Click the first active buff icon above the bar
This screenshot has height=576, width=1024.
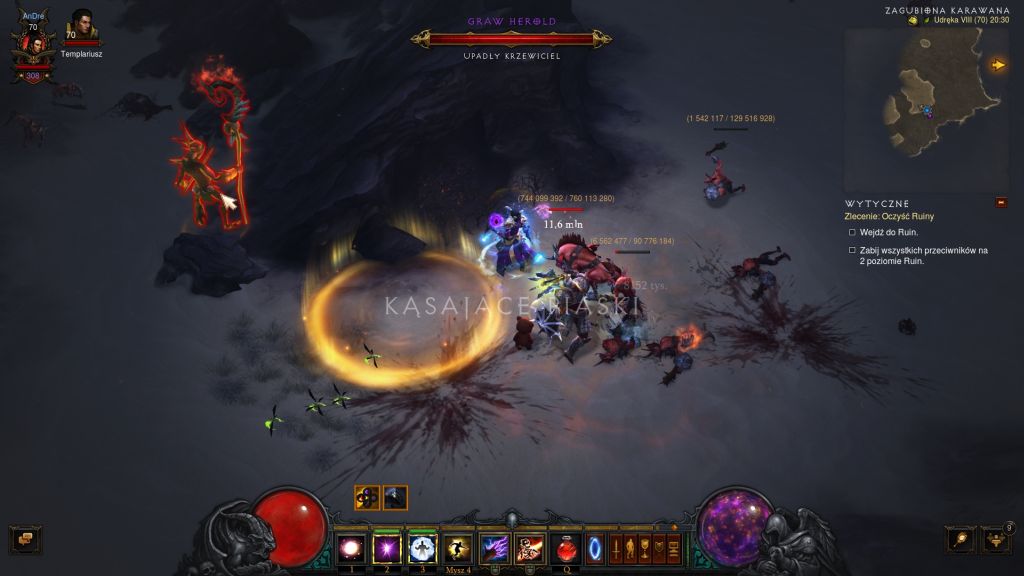pos(367,497)
